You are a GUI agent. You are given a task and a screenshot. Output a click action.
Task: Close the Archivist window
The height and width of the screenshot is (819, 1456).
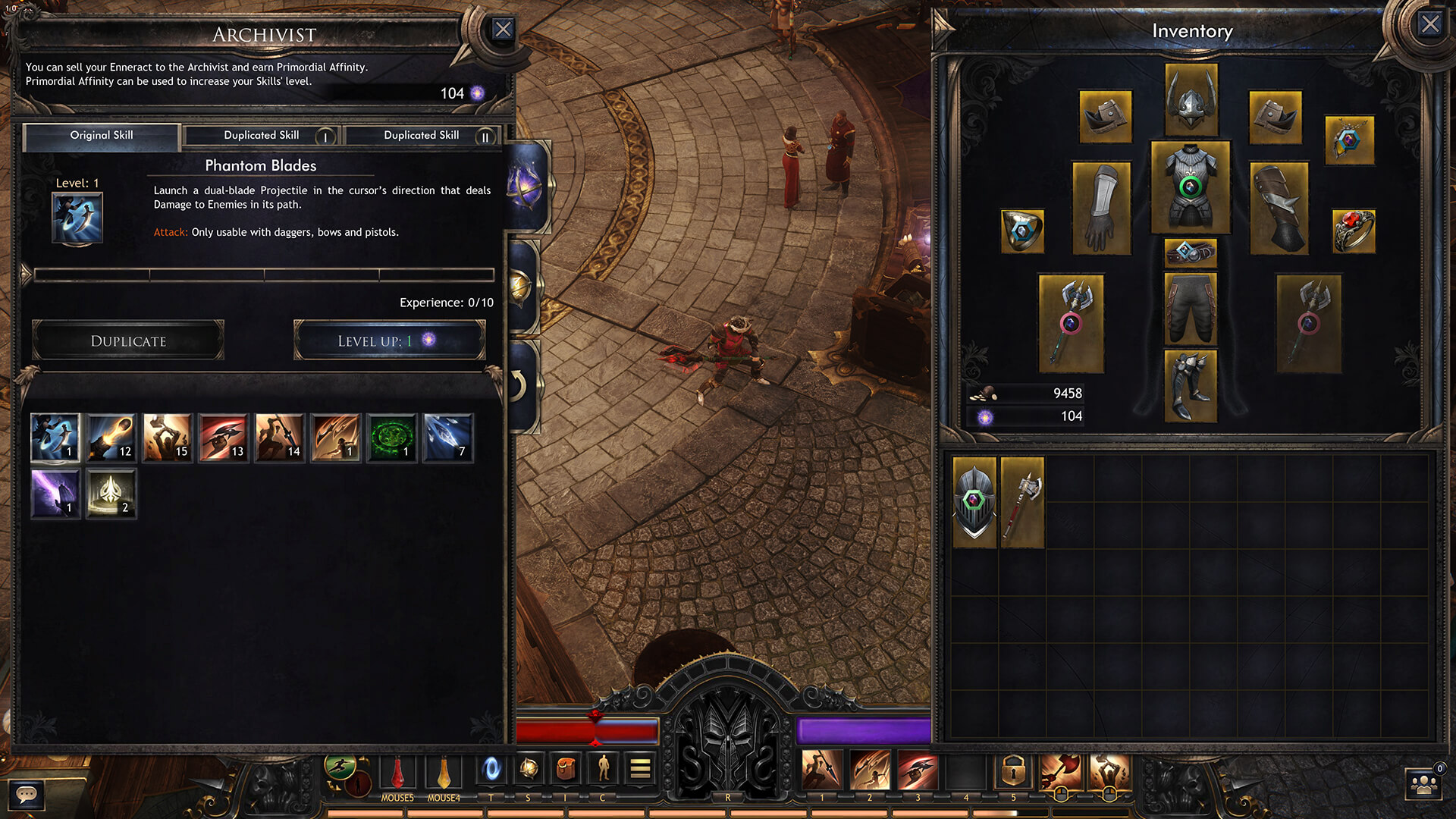click(503, 30)
